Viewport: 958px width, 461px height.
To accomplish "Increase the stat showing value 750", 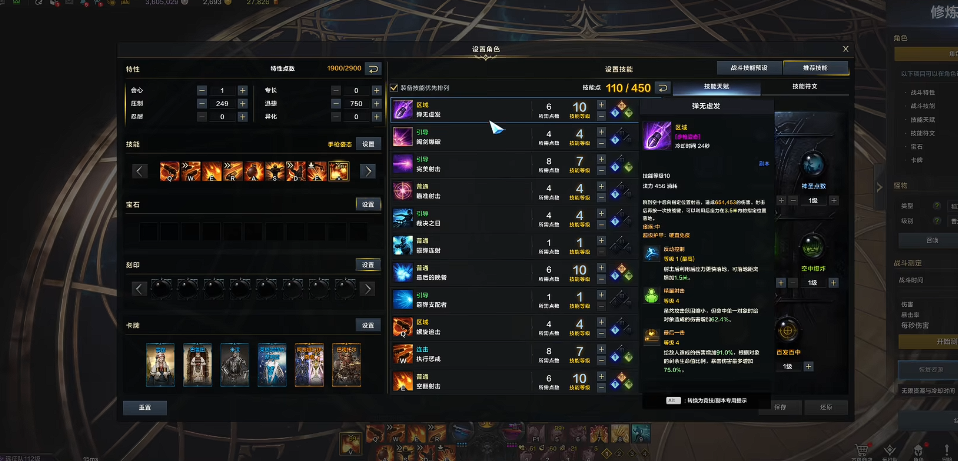I will 375,103.
